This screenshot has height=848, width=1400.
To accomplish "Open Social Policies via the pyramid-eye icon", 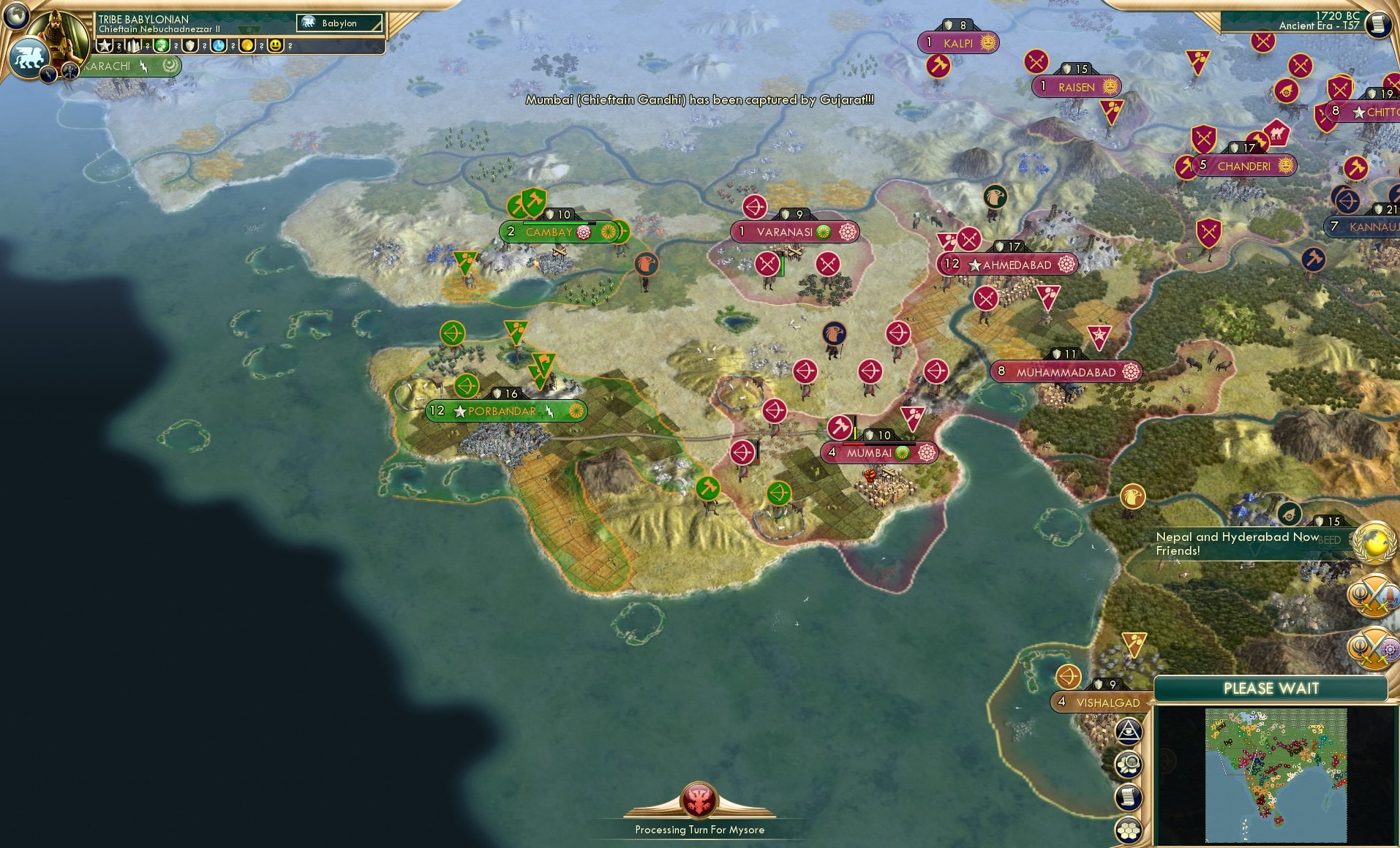I will pyautogui.click(x=1129, y=731).
